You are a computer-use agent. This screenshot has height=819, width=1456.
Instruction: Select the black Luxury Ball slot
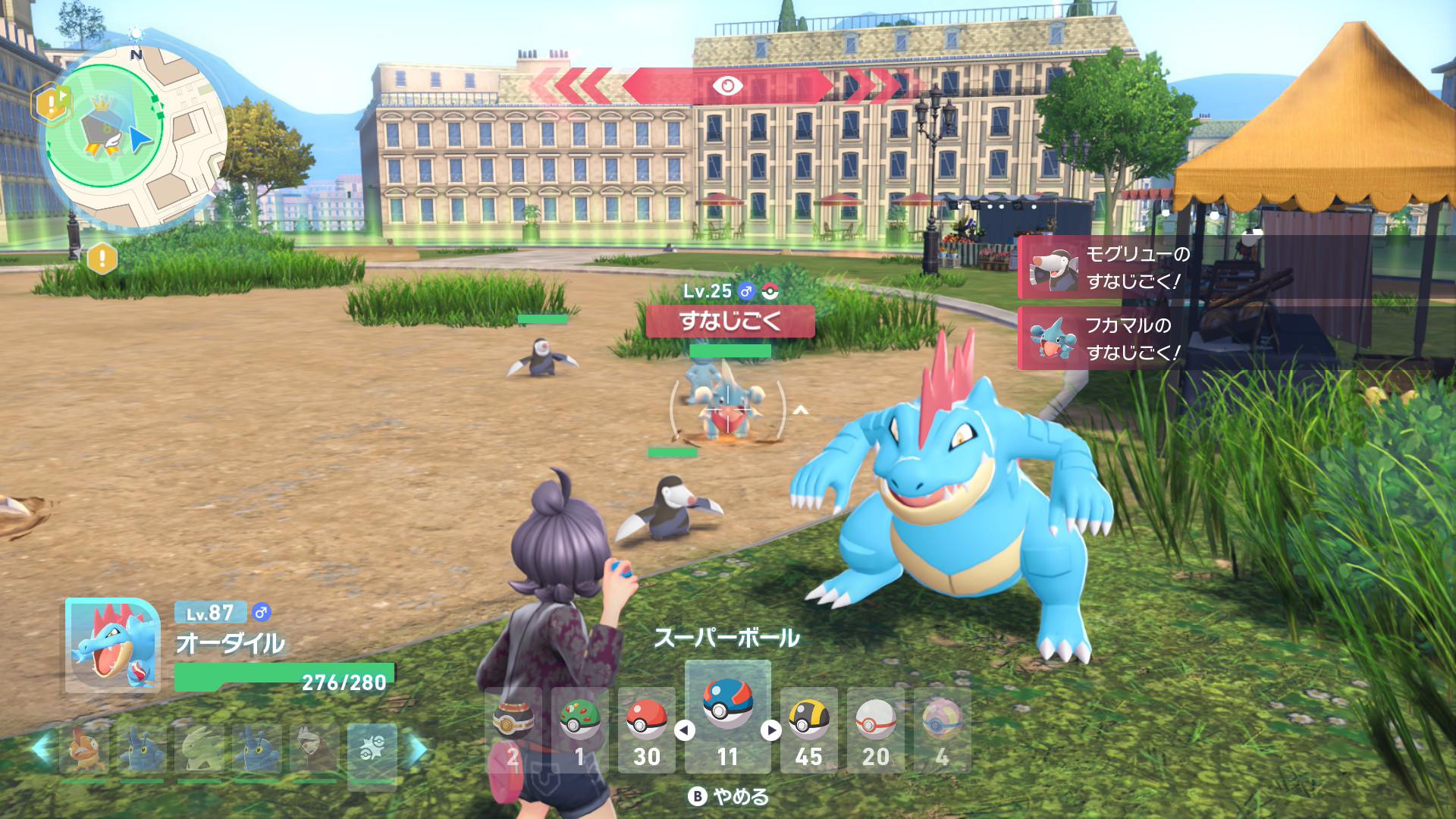pos(513,730)
